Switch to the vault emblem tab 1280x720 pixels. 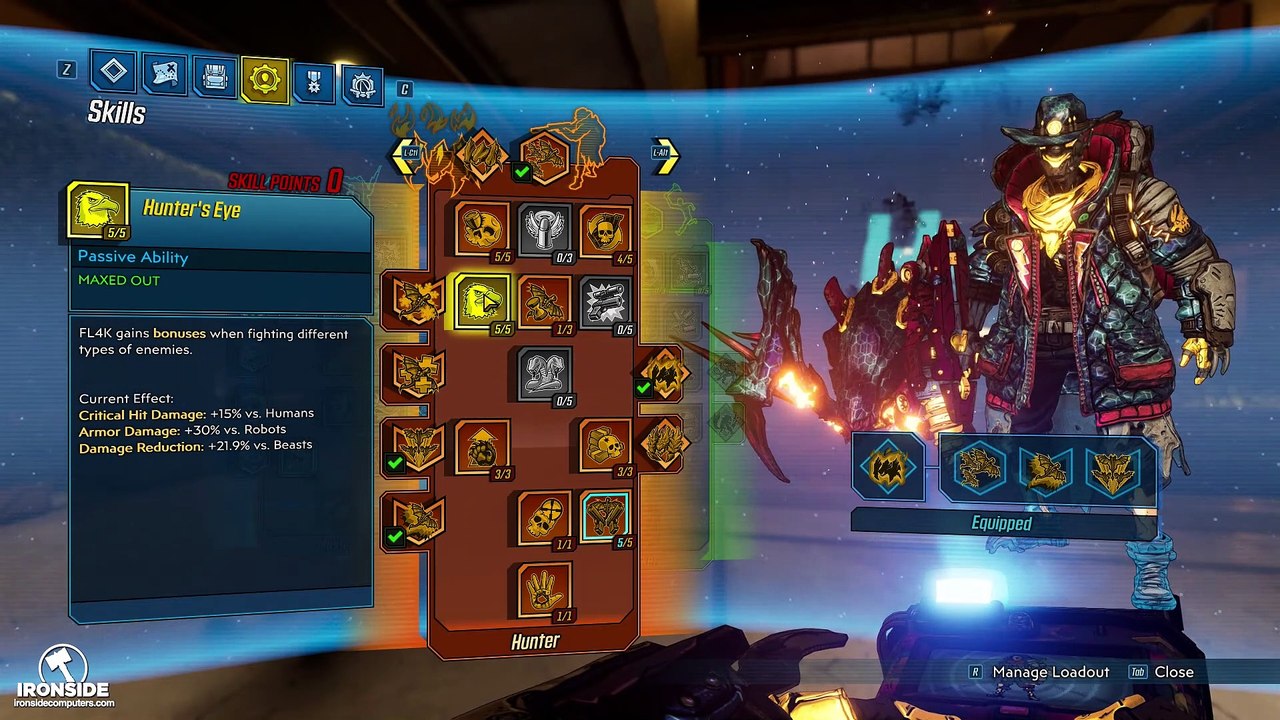[363, 85]
